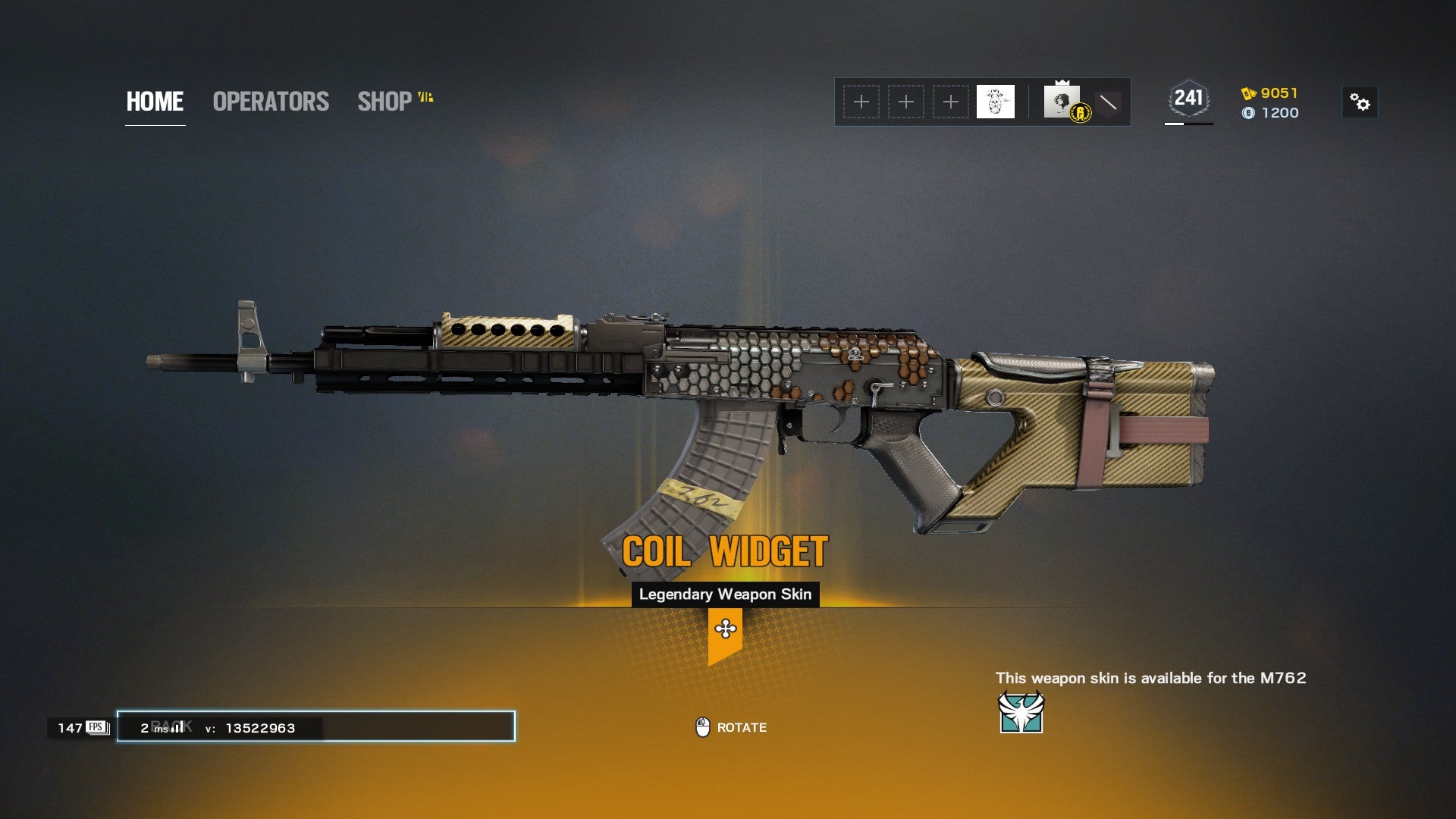Screen dimensions: 1456x819
Task: Open the OPERATORS tab
Action: click(x=271, y=102)
